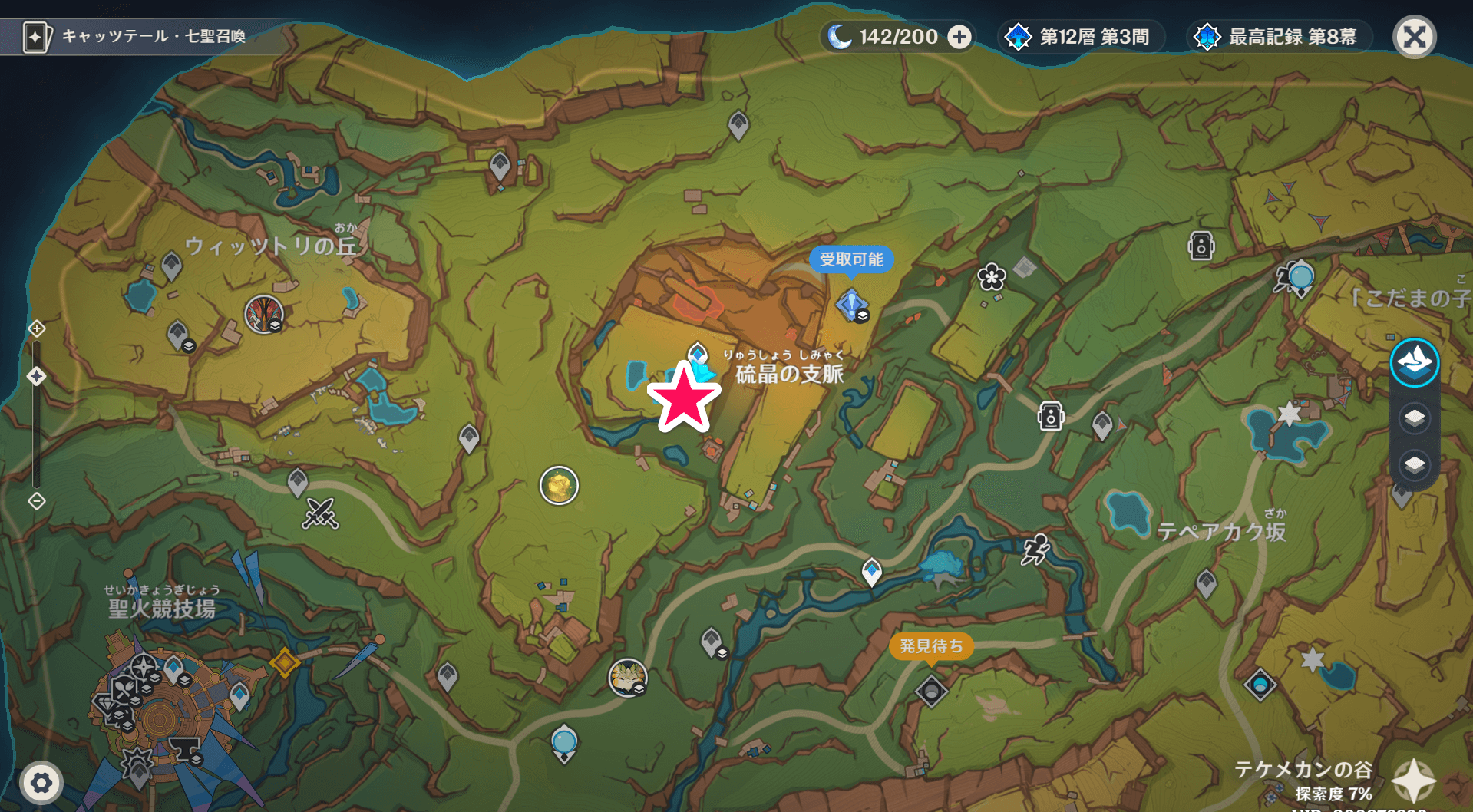Click the flower landmark marker
Image resolution: width=1473 pixels, height=812 pixels.
992,277
